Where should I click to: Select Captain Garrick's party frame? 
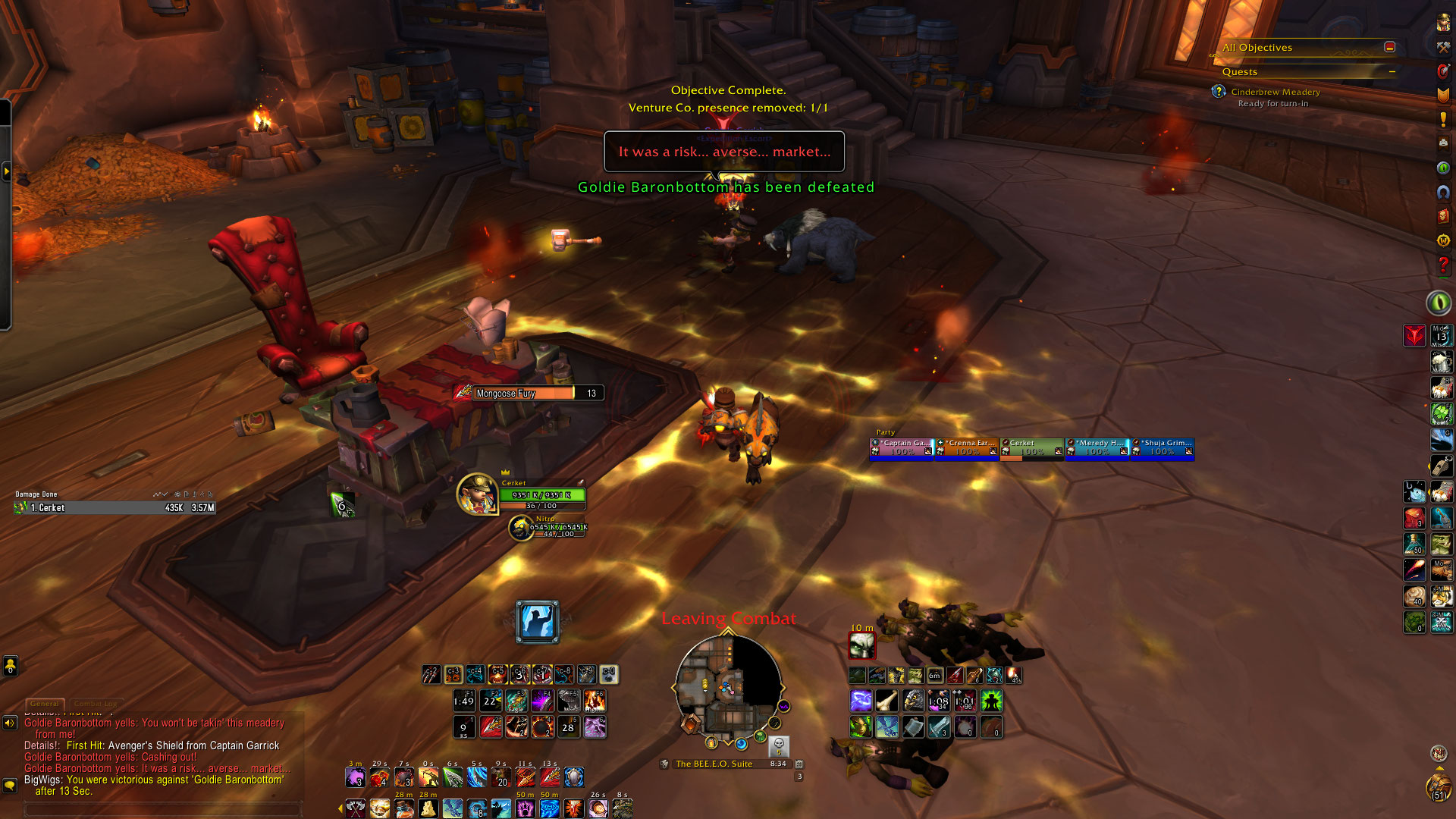point(902,447)
